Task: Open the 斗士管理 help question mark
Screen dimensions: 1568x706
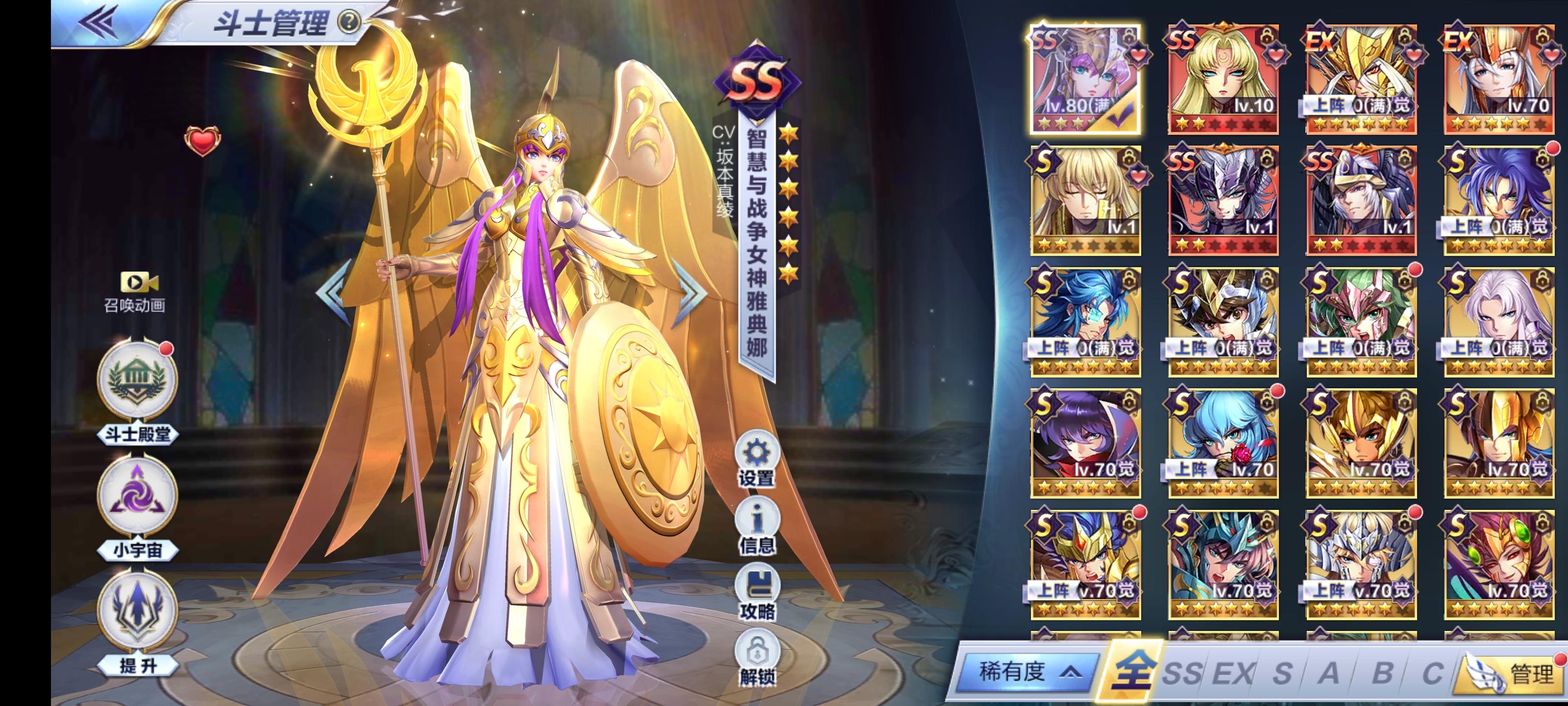Action: coord(348,22)
